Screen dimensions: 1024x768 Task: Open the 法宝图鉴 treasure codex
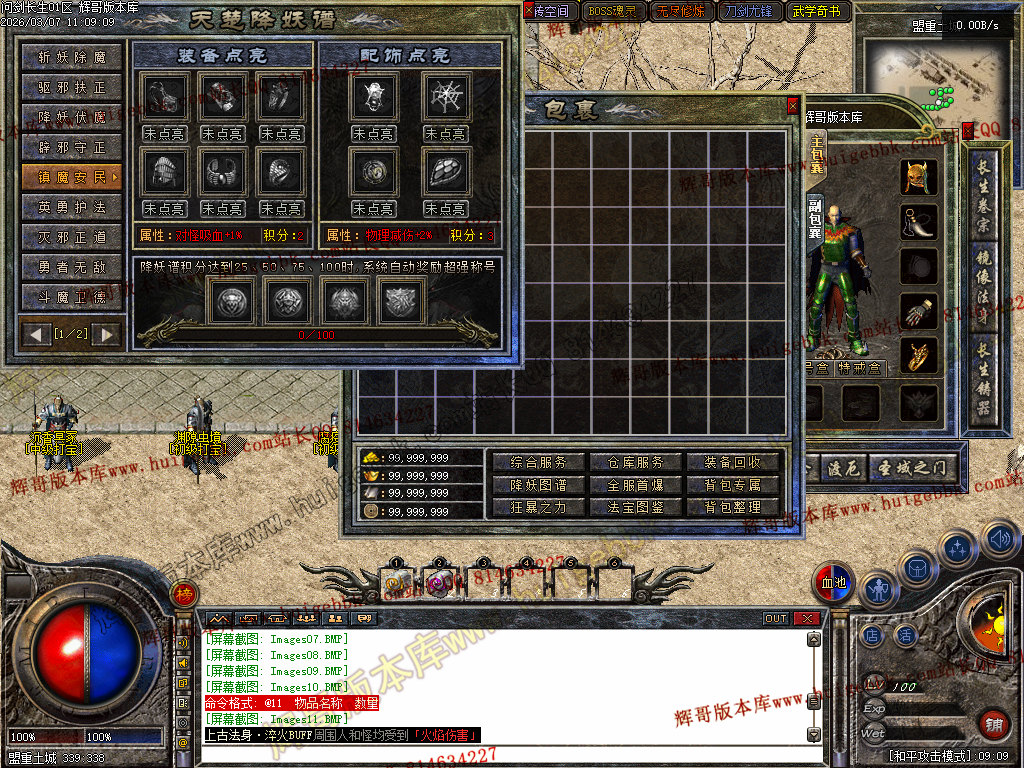point(636,507)
